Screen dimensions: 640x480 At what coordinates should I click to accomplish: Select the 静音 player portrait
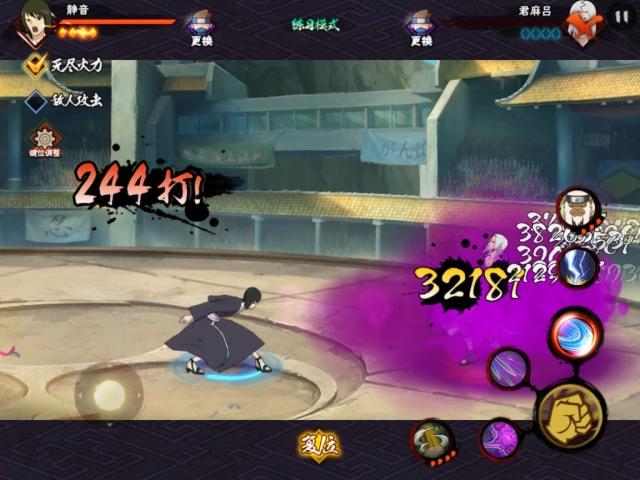point(35,22)
